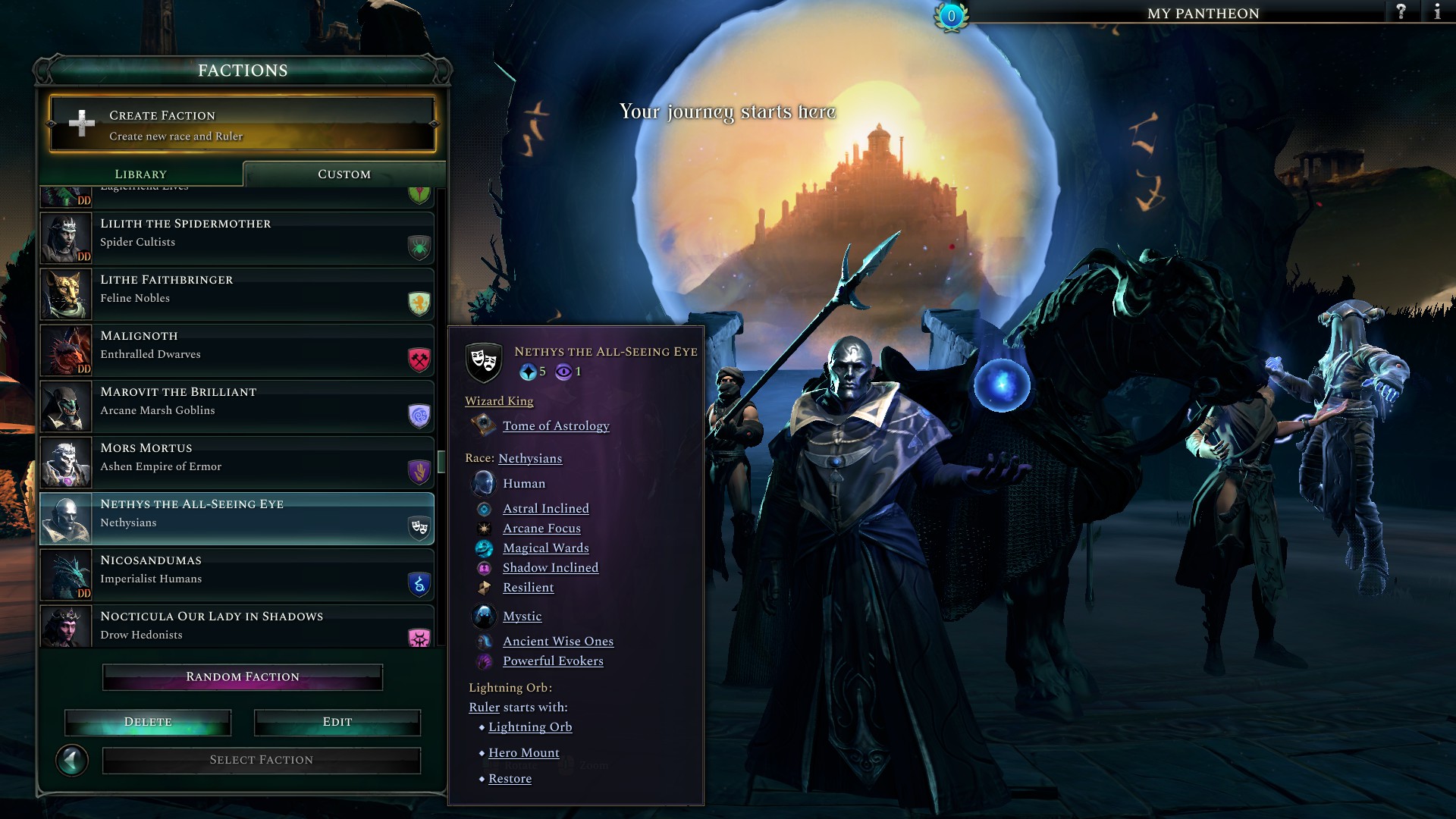The image size is (1456, 819).
Task: Switch to the Custom tab
Action: coord(344,174)
